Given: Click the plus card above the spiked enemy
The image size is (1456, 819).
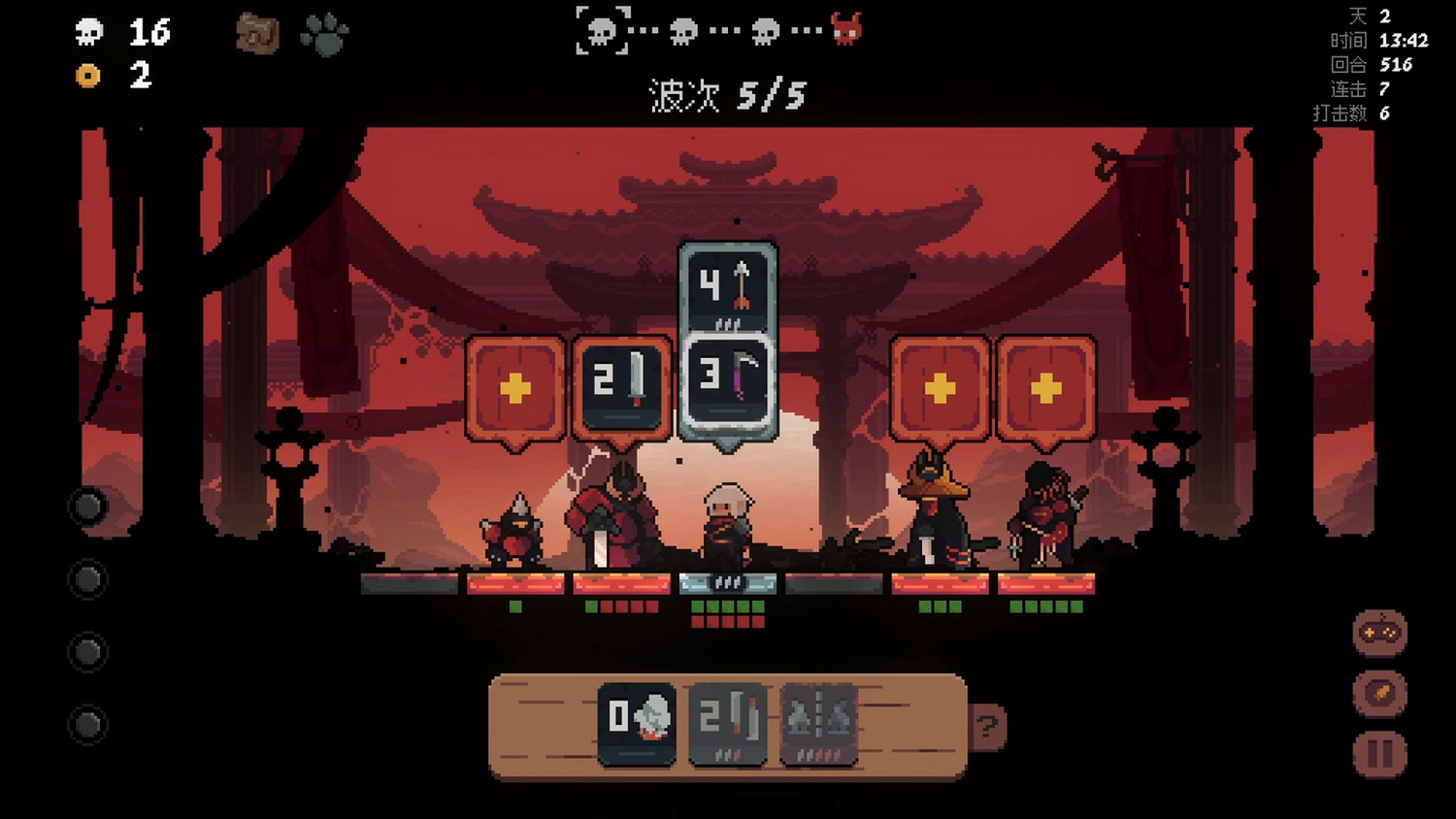Looking at the screenshot, I should point(514,386).
